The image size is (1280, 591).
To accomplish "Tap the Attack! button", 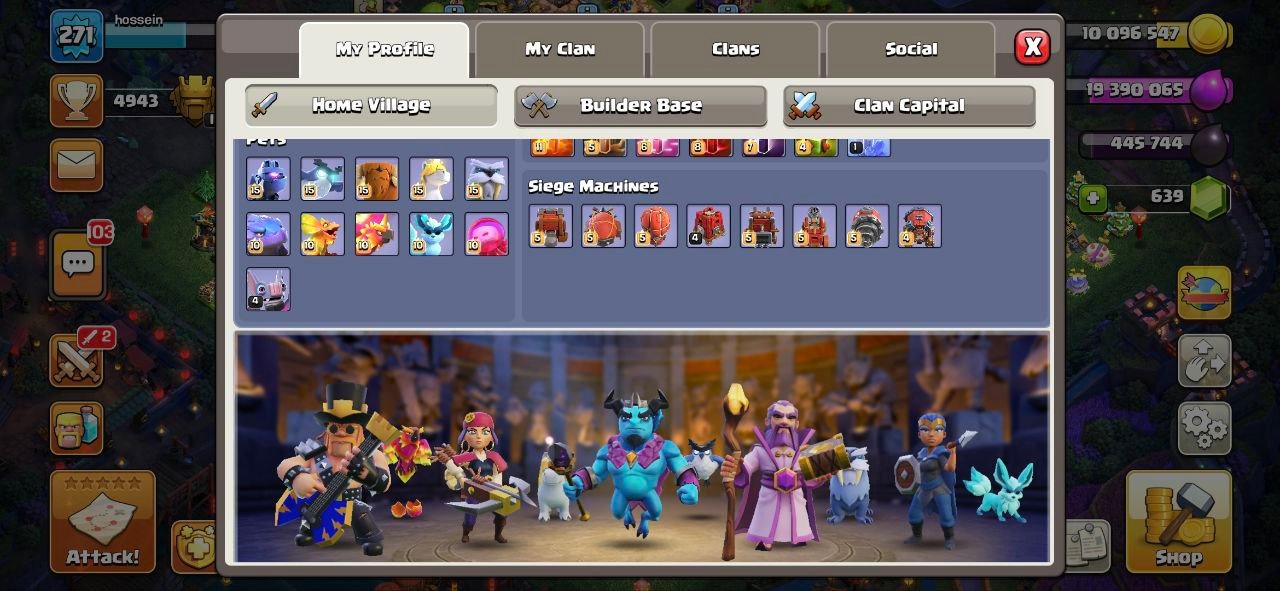I will [103, 521].
